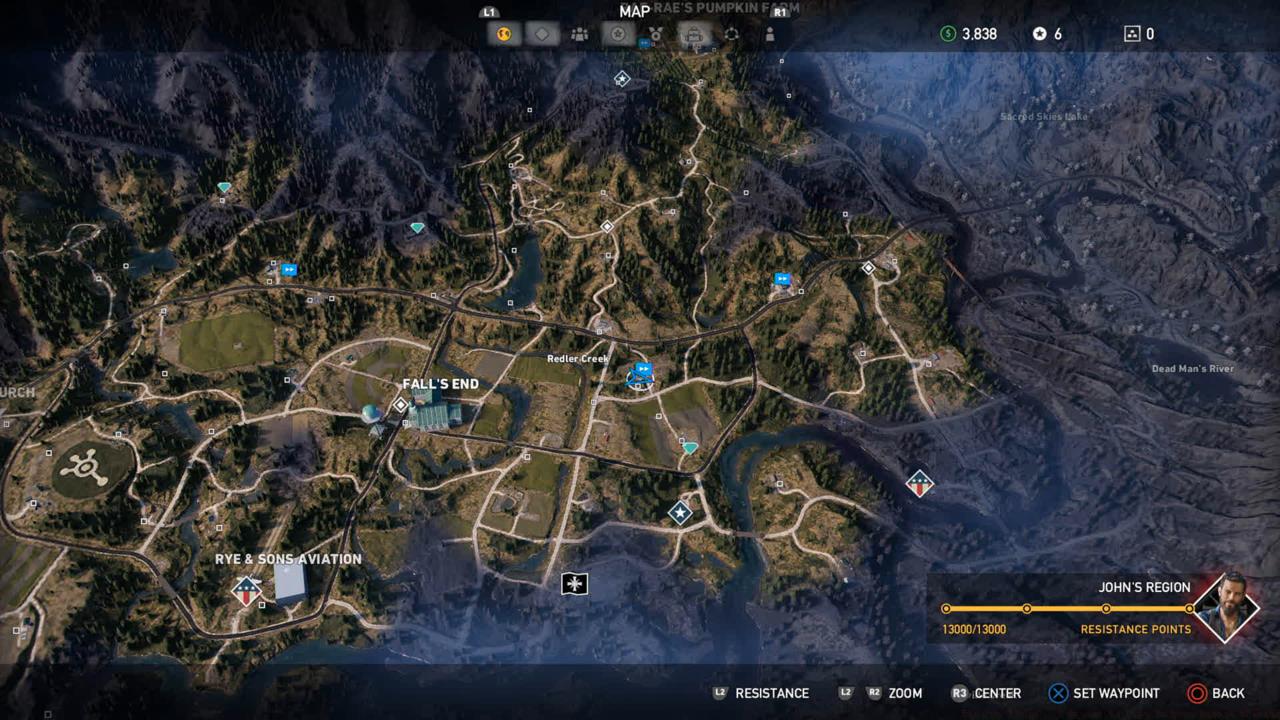The height and width of the screenshot is (720, 1280).
Task: Switch to the circle loadout tab
Action: coord(733,33)
